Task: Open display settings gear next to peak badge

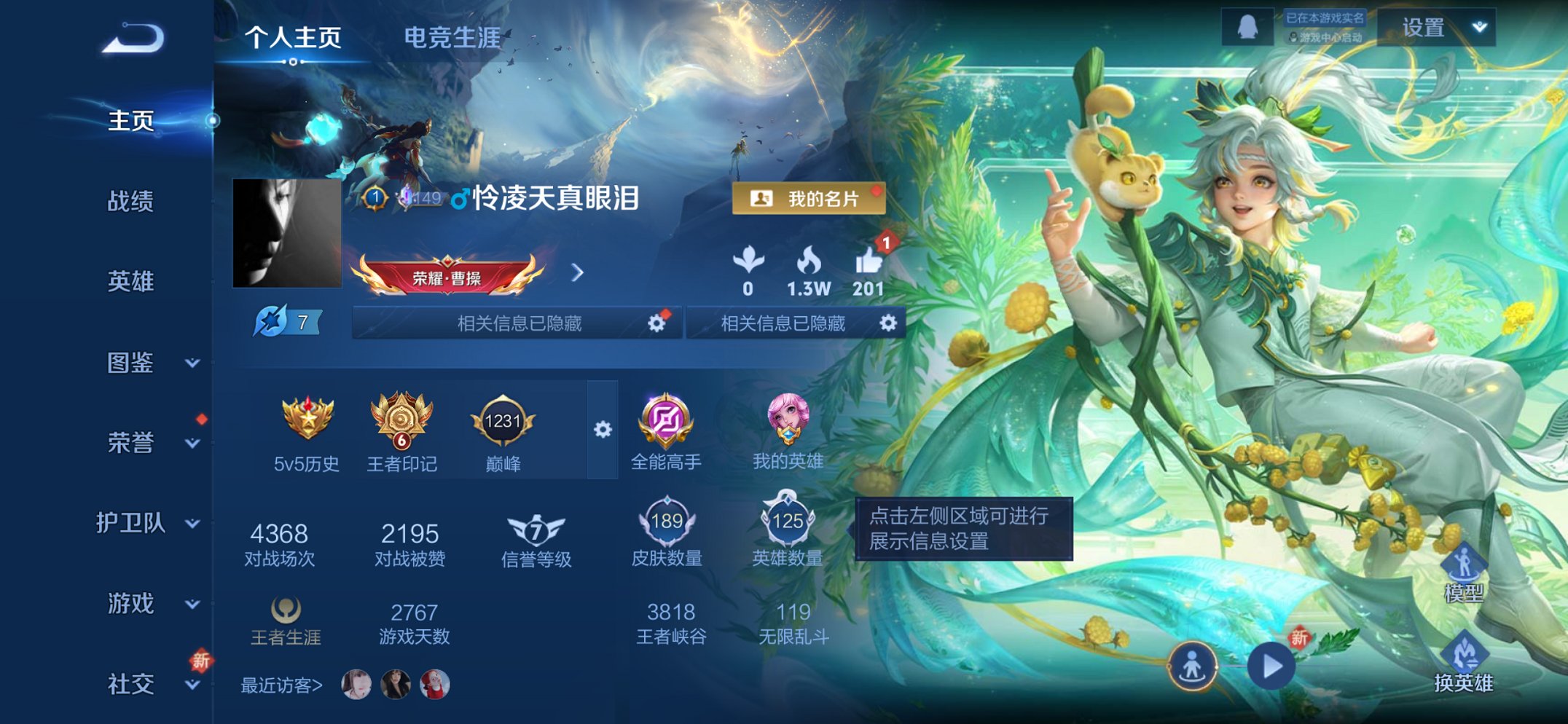Action: pos(601,430)
